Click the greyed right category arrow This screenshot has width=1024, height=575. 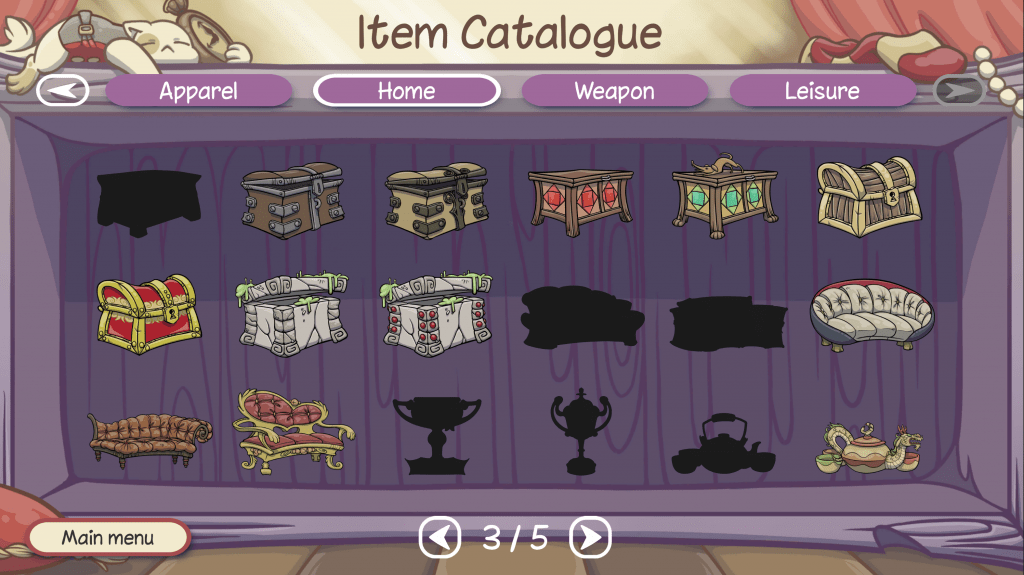959,91
